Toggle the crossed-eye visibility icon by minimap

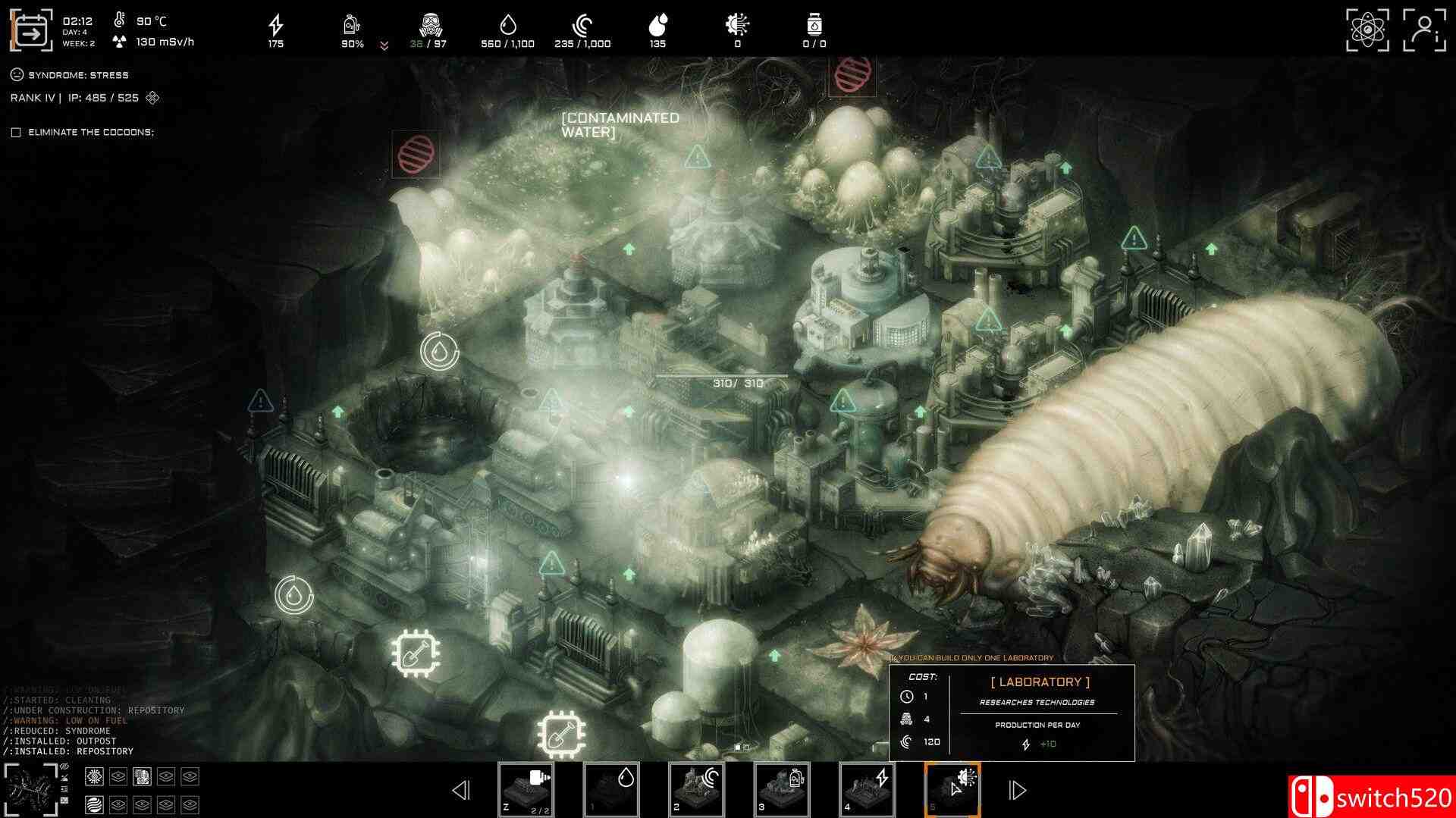[64, 767]
